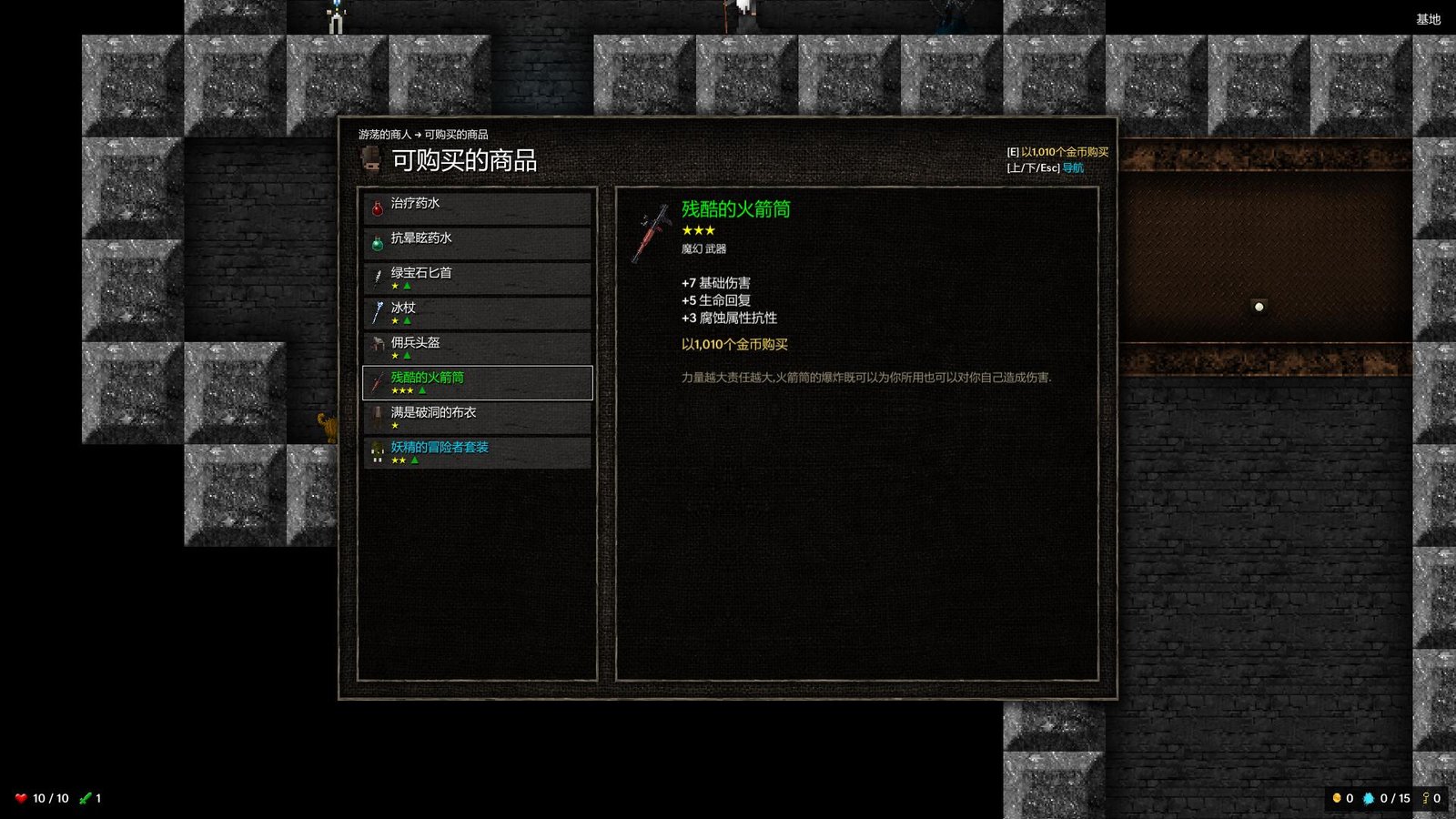Select the blue essence icon showing 0/15
1456x819 pixels.
[1370, 797]
